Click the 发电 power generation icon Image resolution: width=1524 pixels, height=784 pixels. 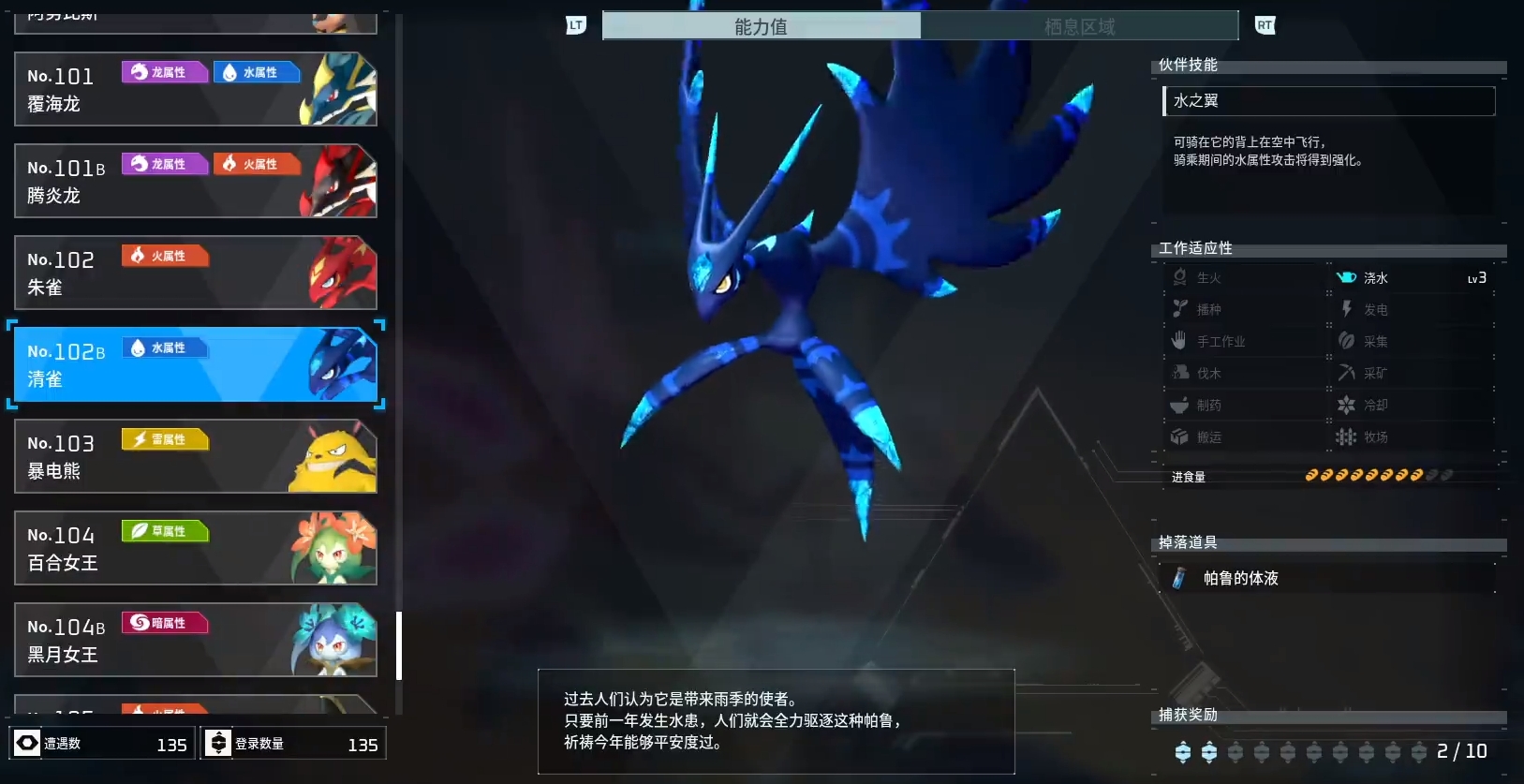[1346, 308]
